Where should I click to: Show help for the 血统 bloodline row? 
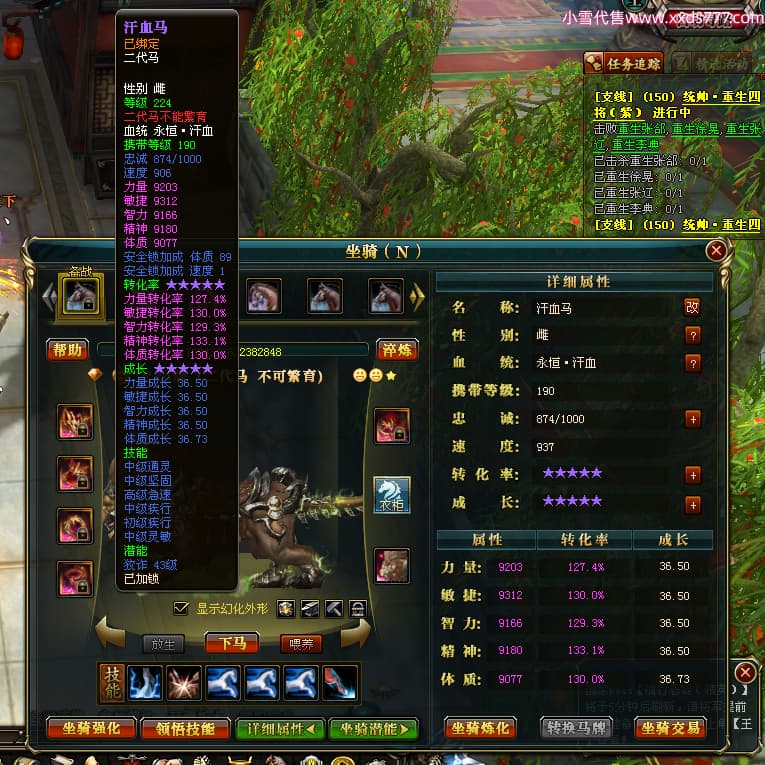click(692, 363)
